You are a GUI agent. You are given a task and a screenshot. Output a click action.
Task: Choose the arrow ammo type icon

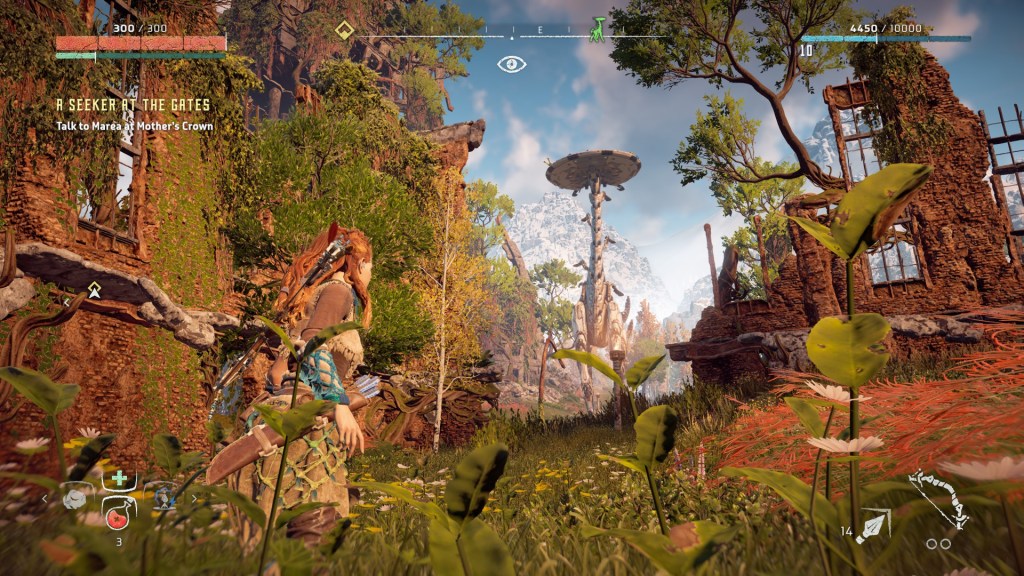(x=873, y=526)
